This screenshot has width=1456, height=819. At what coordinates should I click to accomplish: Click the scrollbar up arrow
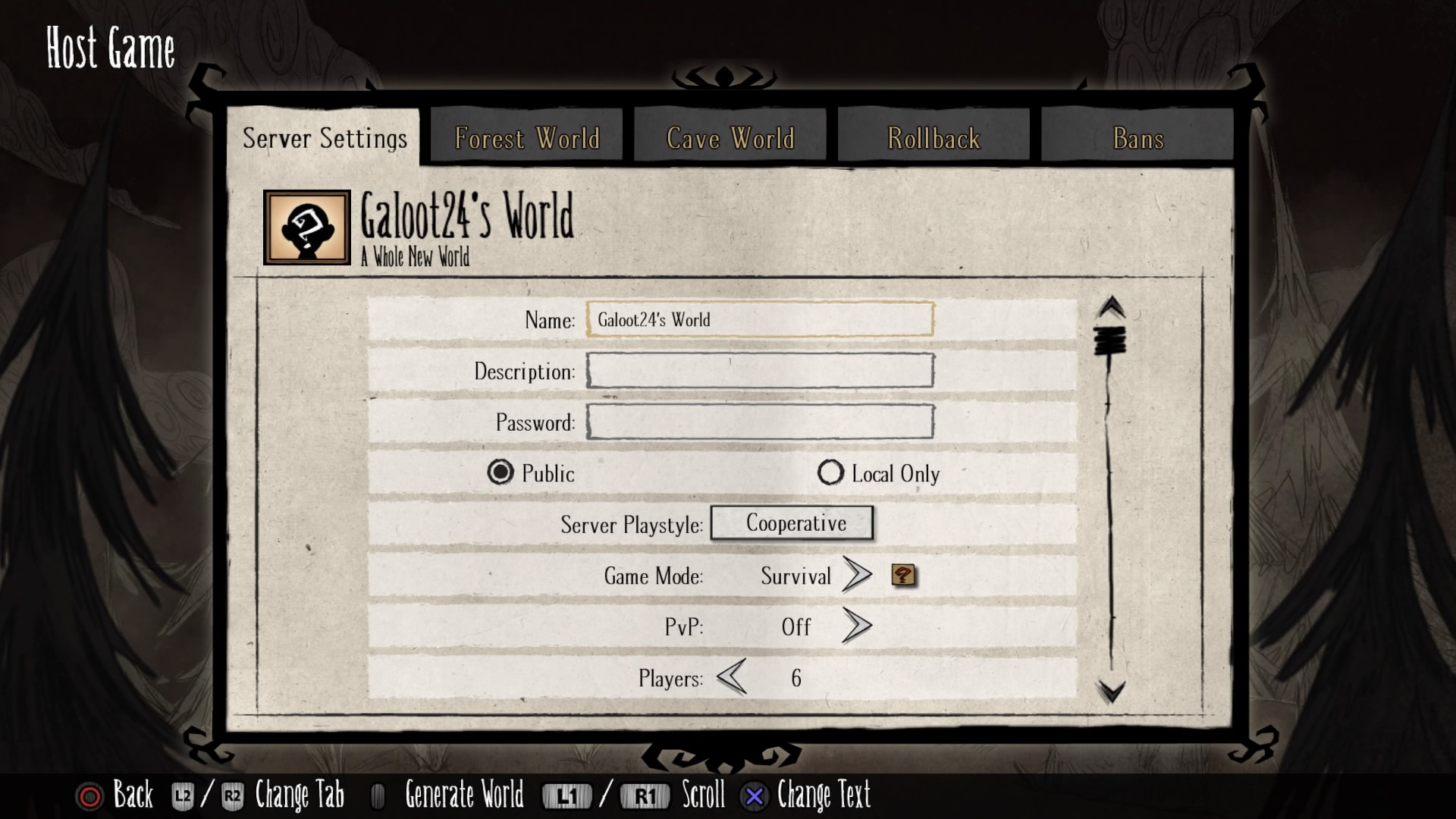1112,307
